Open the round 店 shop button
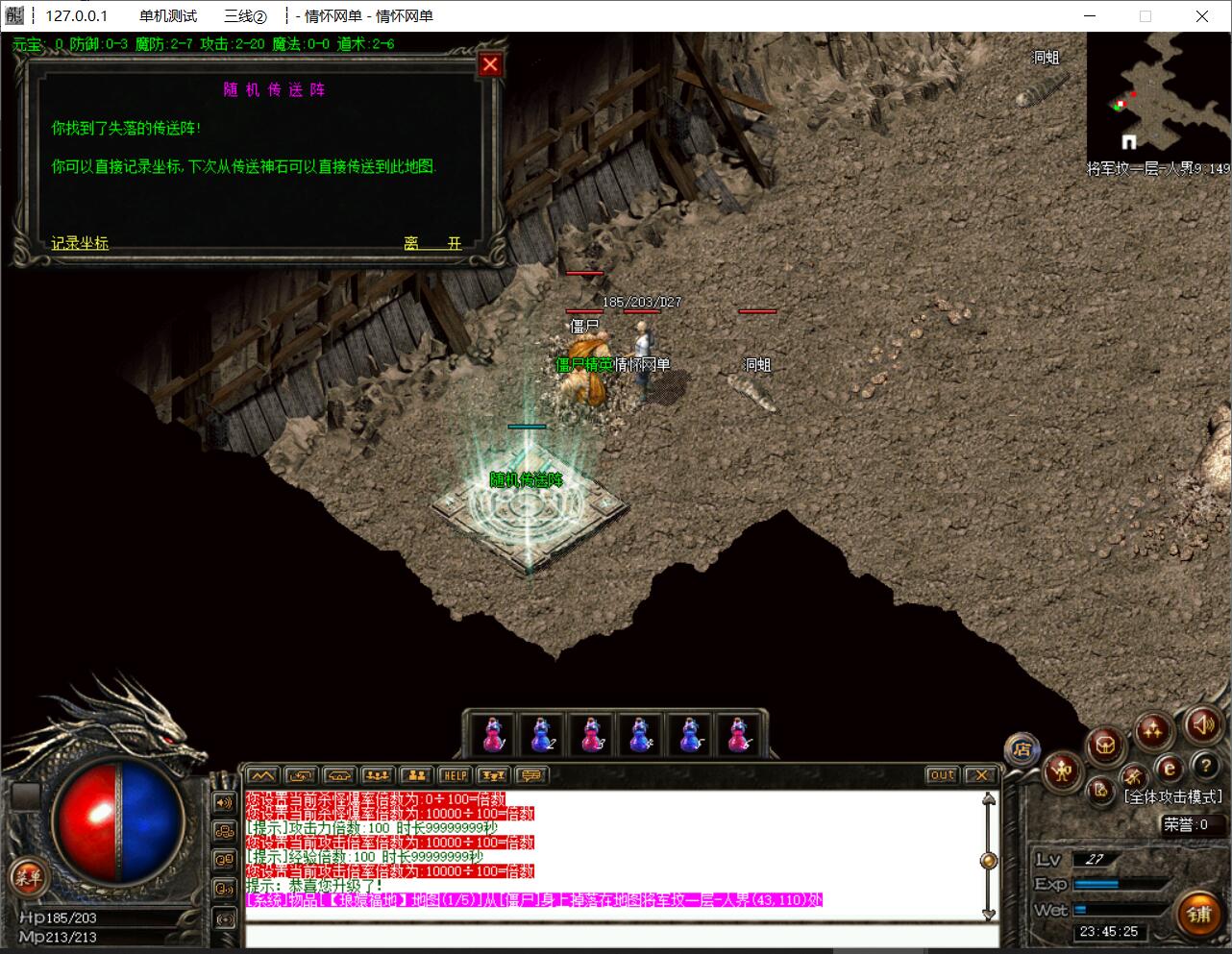 (1023, 749)
